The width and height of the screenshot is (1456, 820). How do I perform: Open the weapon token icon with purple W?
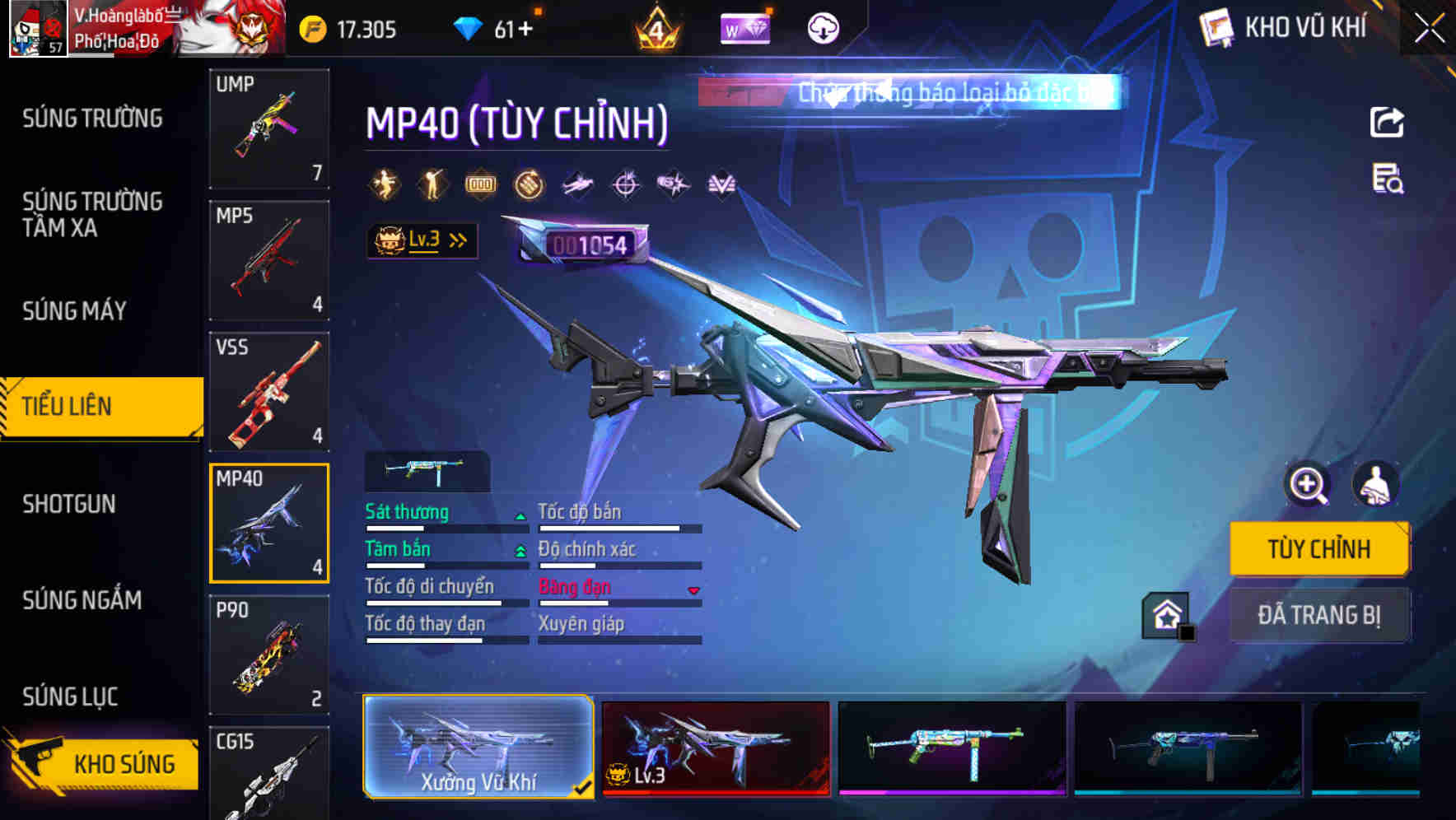tap(745, 29)
